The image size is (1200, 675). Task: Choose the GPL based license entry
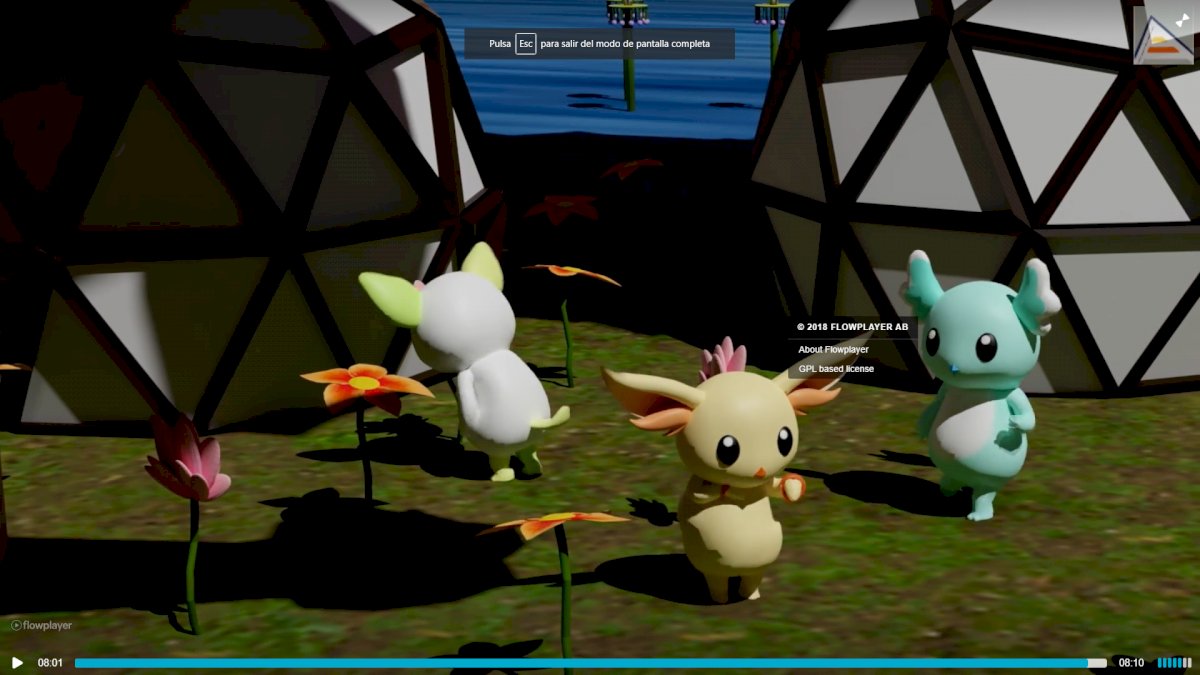pos(836,369)
